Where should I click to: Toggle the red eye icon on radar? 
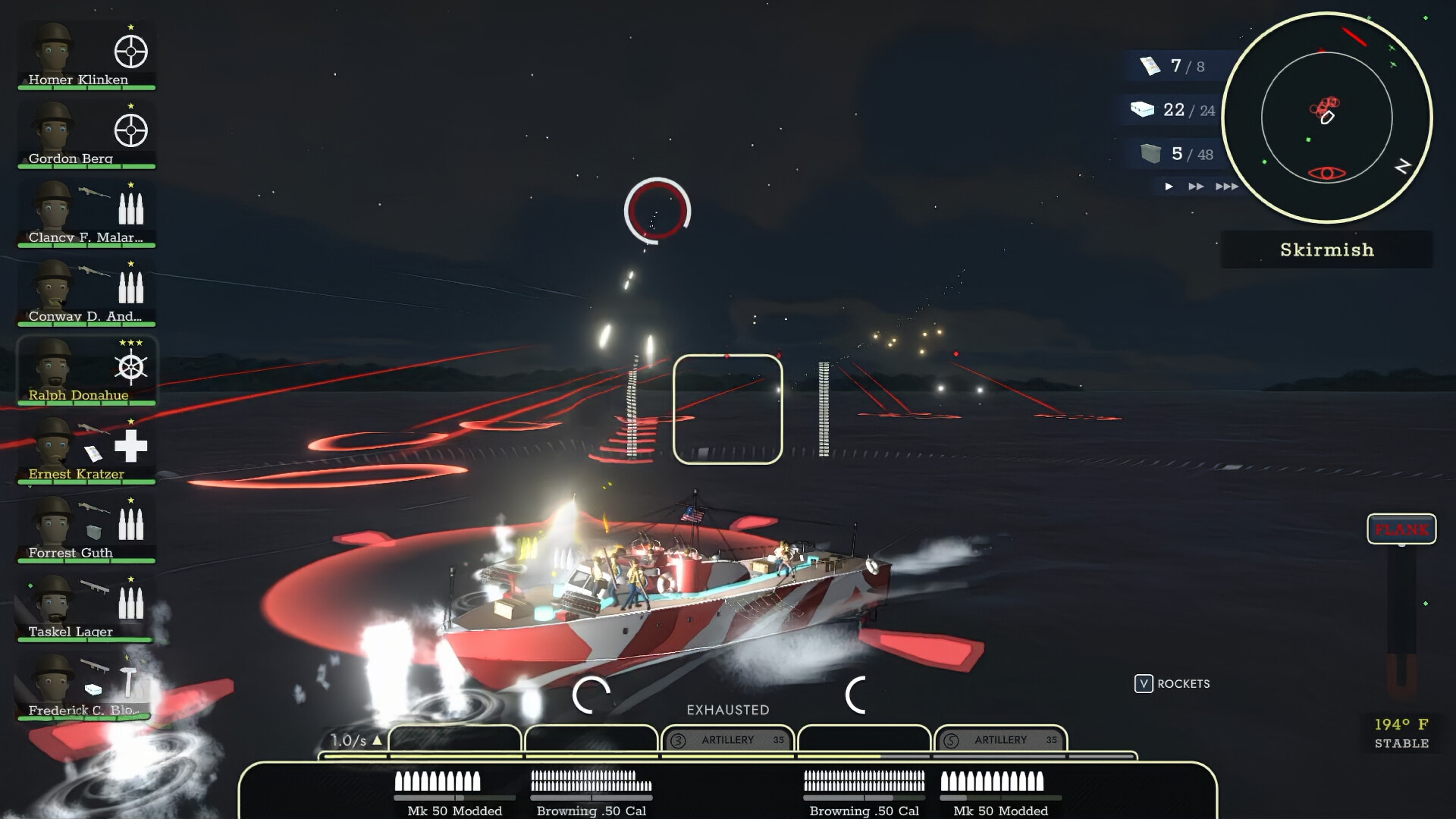point(1326,174)
